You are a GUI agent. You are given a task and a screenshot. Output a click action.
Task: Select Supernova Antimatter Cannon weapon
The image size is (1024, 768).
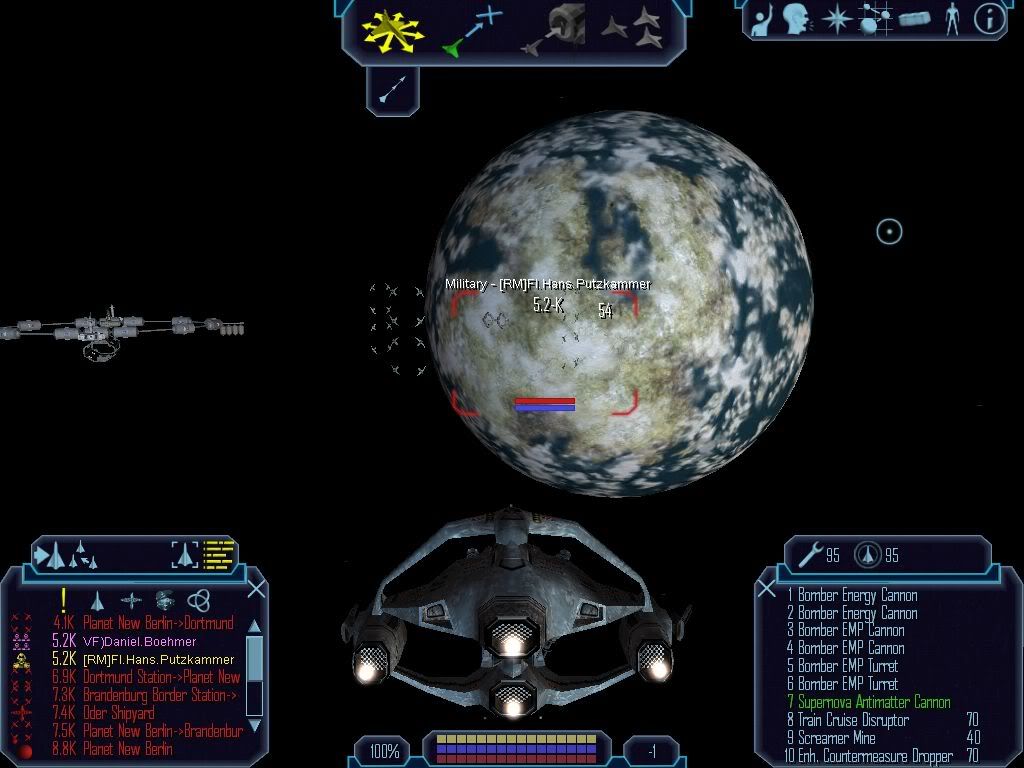874,702
